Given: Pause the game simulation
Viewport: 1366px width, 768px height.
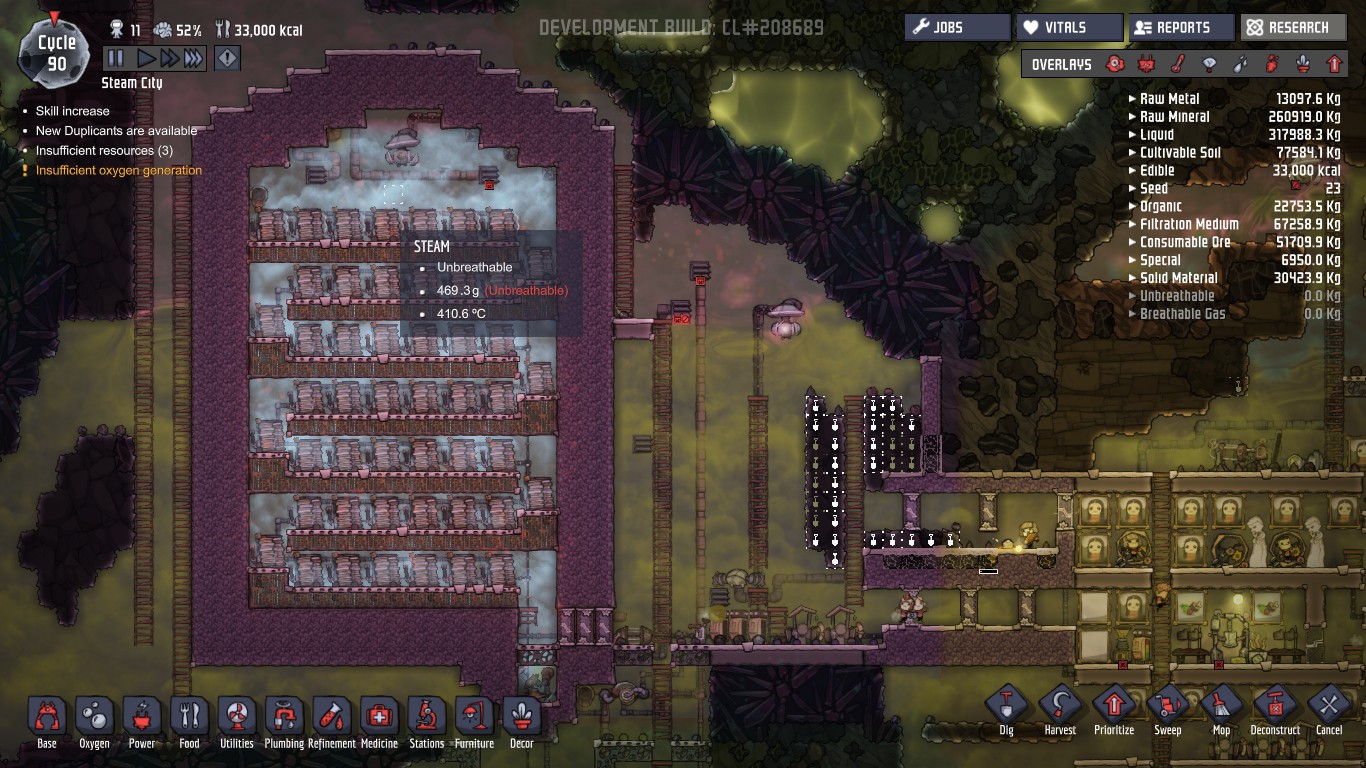Looking at the screenshot, I should point(116,59).
